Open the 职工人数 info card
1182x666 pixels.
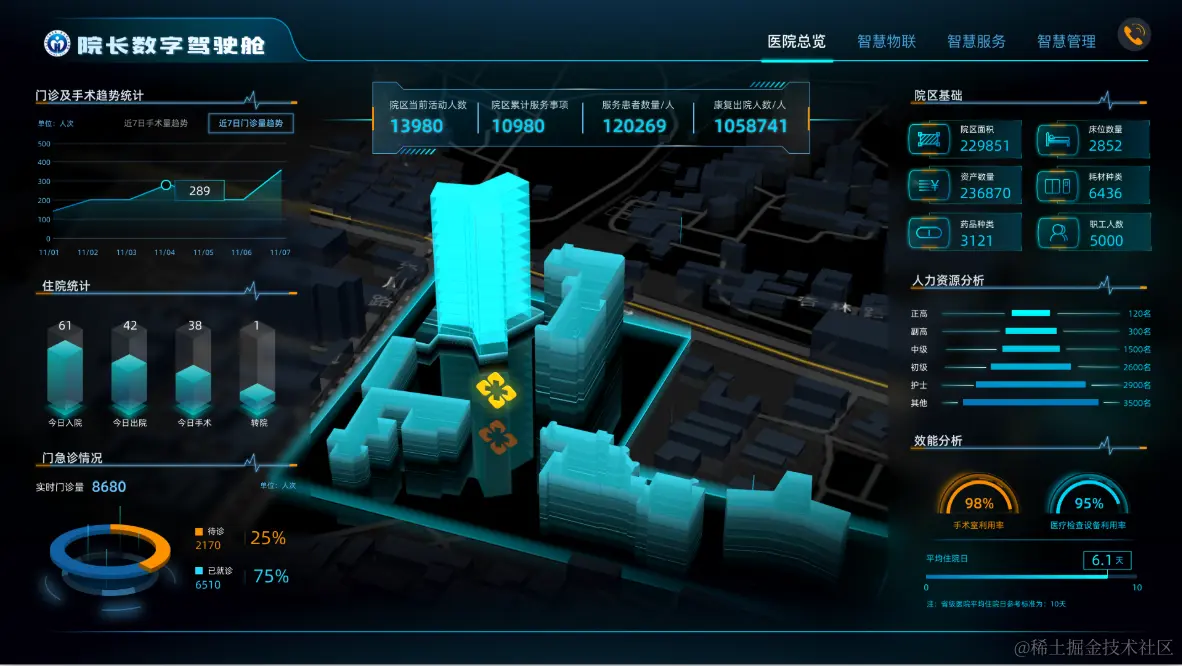pos(1093,233)
